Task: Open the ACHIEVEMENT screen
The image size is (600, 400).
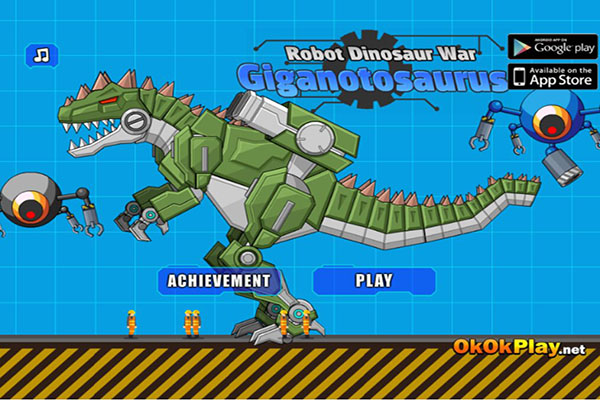Action: click(219, 281)
